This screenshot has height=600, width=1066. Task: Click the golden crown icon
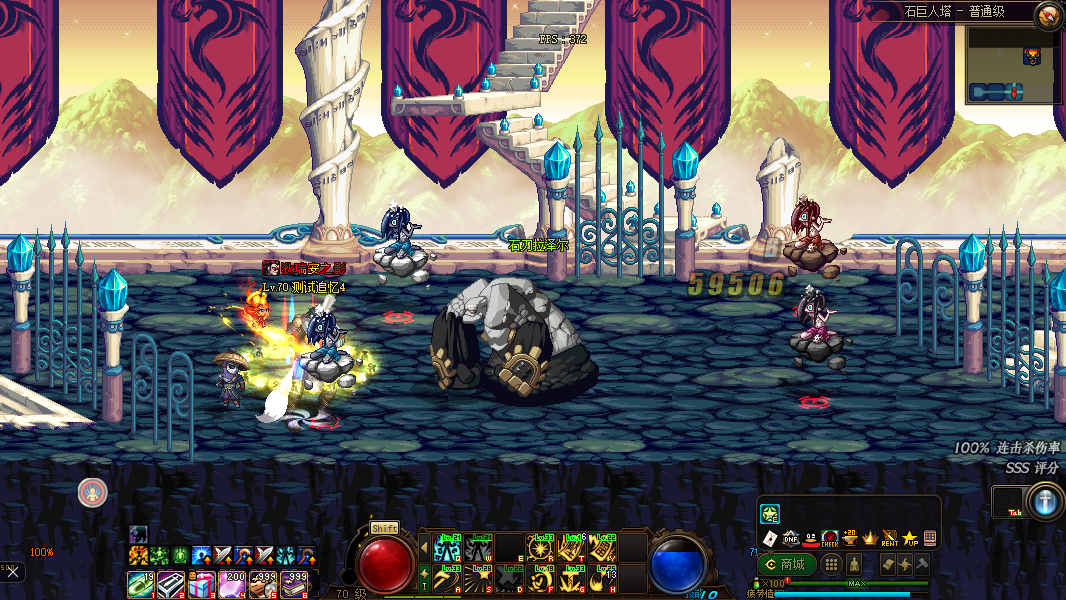point(869,538)
